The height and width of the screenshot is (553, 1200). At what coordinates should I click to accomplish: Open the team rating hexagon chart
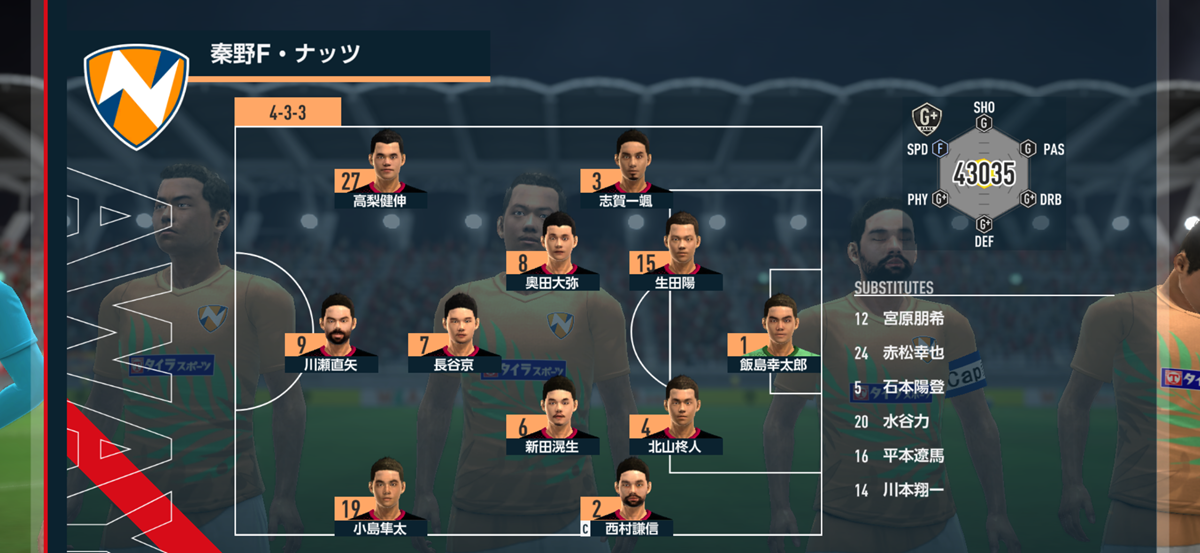pyautogui.click(x=984, y=174)
